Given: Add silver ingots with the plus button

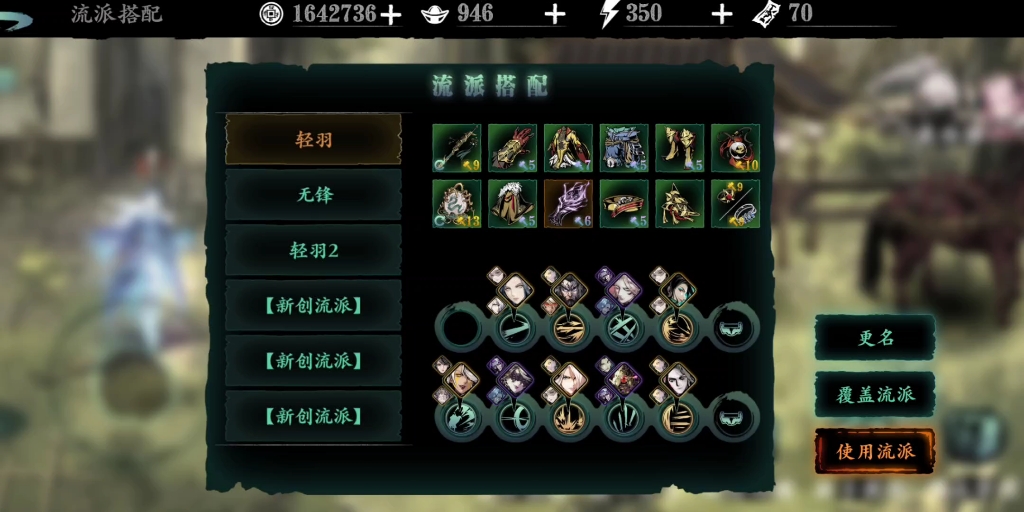Looking at the screenshot, I should click(x=555, y=14).
